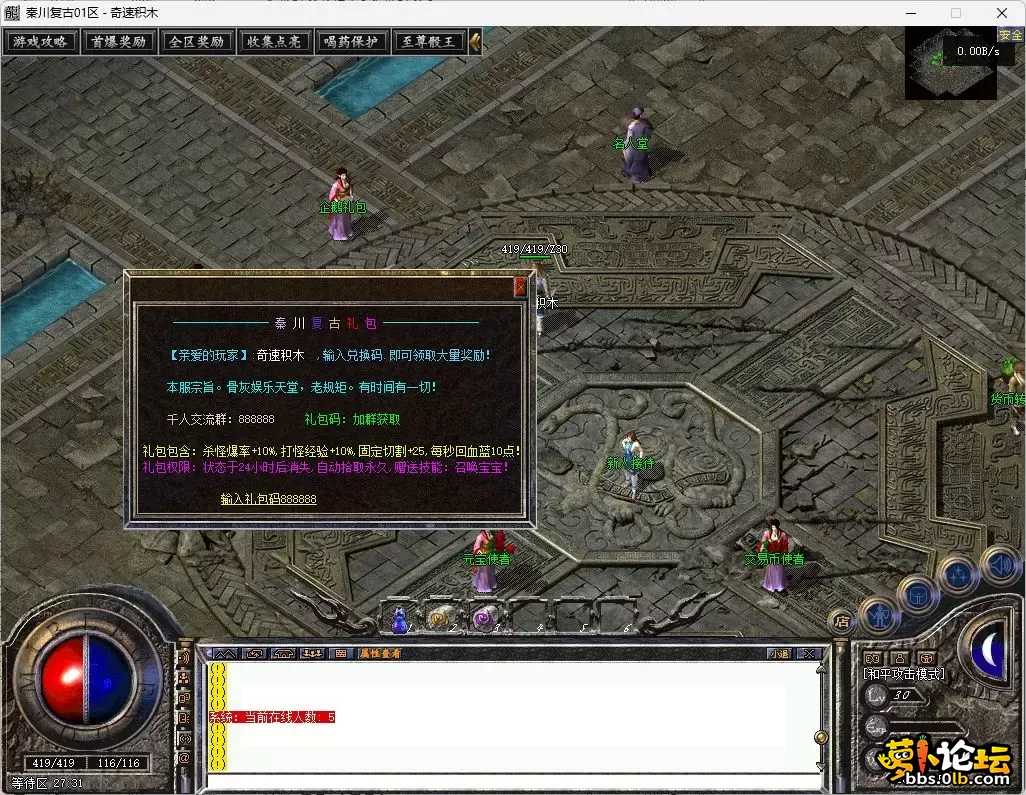Open the 游戏攻略 game guide

tap(40, 42)
